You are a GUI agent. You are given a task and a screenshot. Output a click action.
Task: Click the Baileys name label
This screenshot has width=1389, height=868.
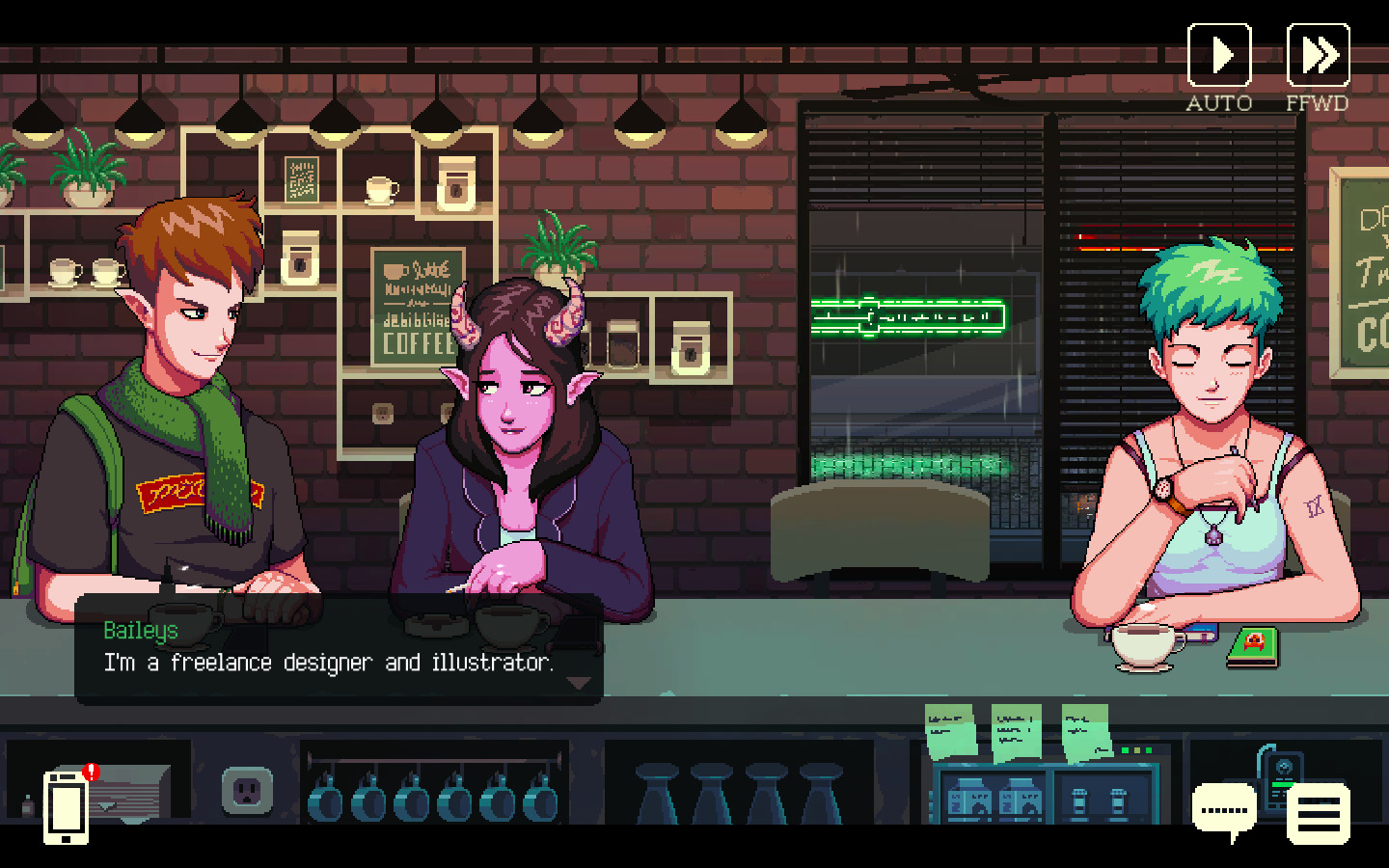point(140,630)
